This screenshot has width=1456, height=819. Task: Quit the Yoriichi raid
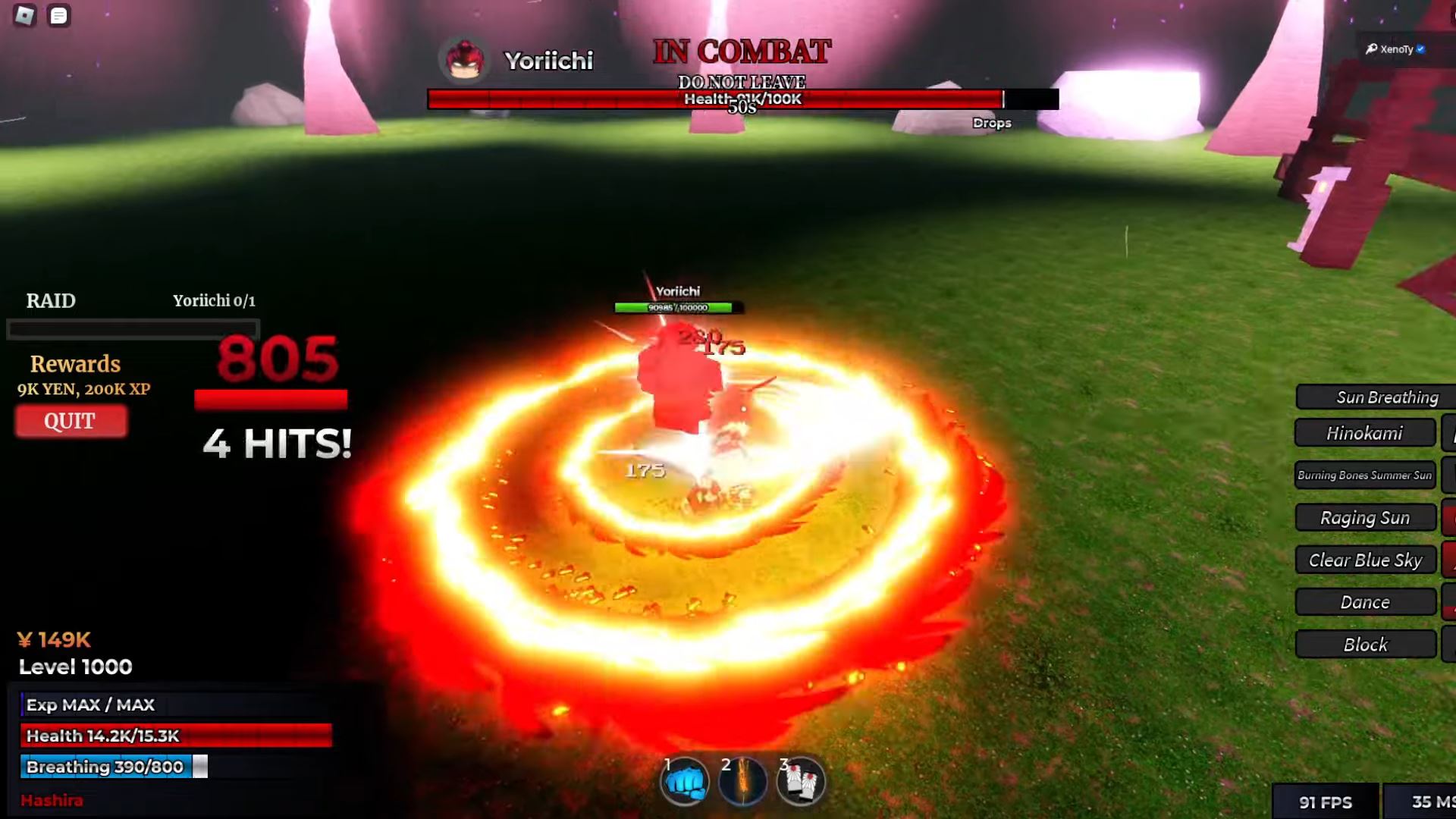point(71,422)
